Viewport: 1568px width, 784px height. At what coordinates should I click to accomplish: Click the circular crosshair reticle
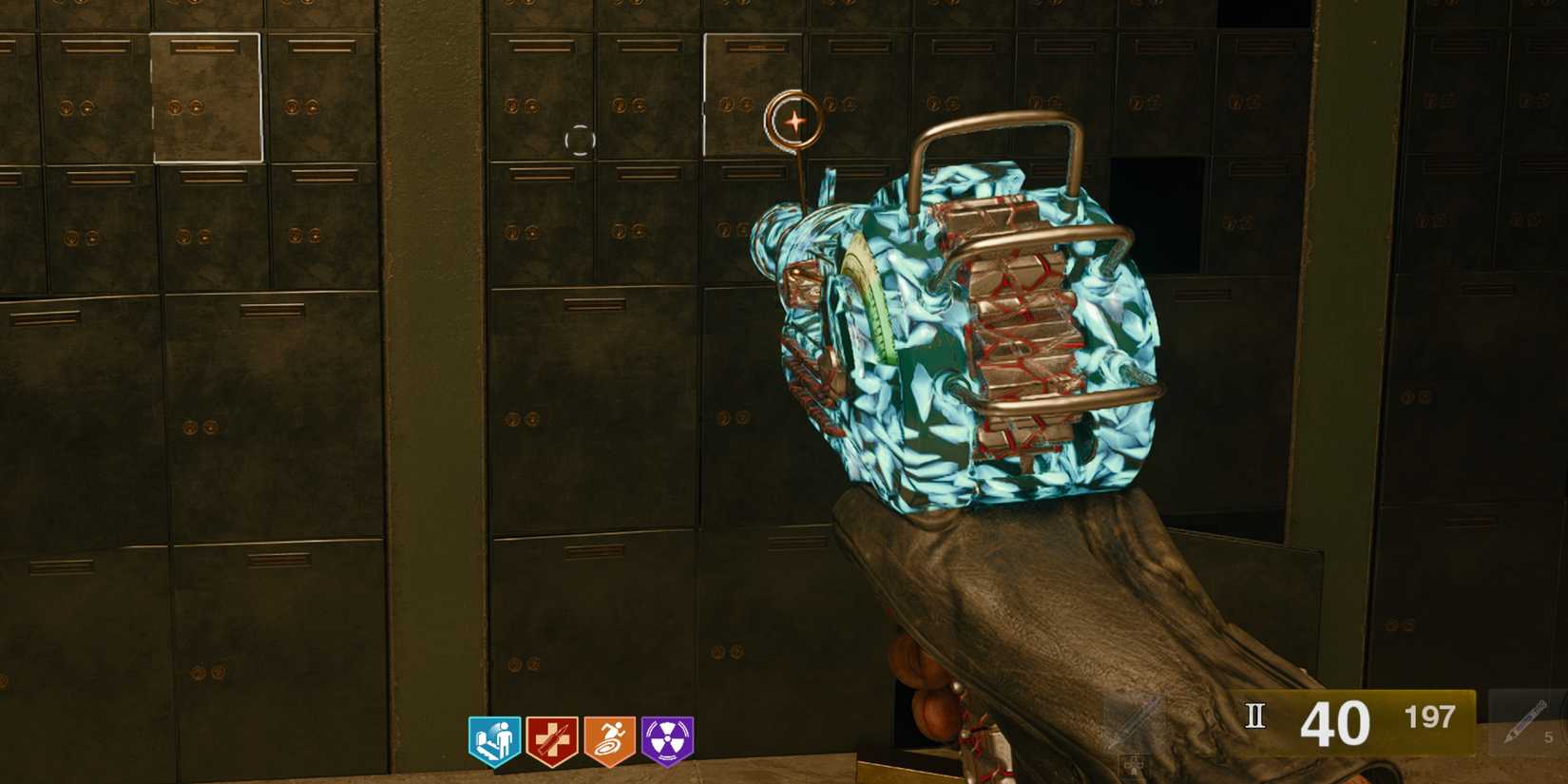point(581,141)
